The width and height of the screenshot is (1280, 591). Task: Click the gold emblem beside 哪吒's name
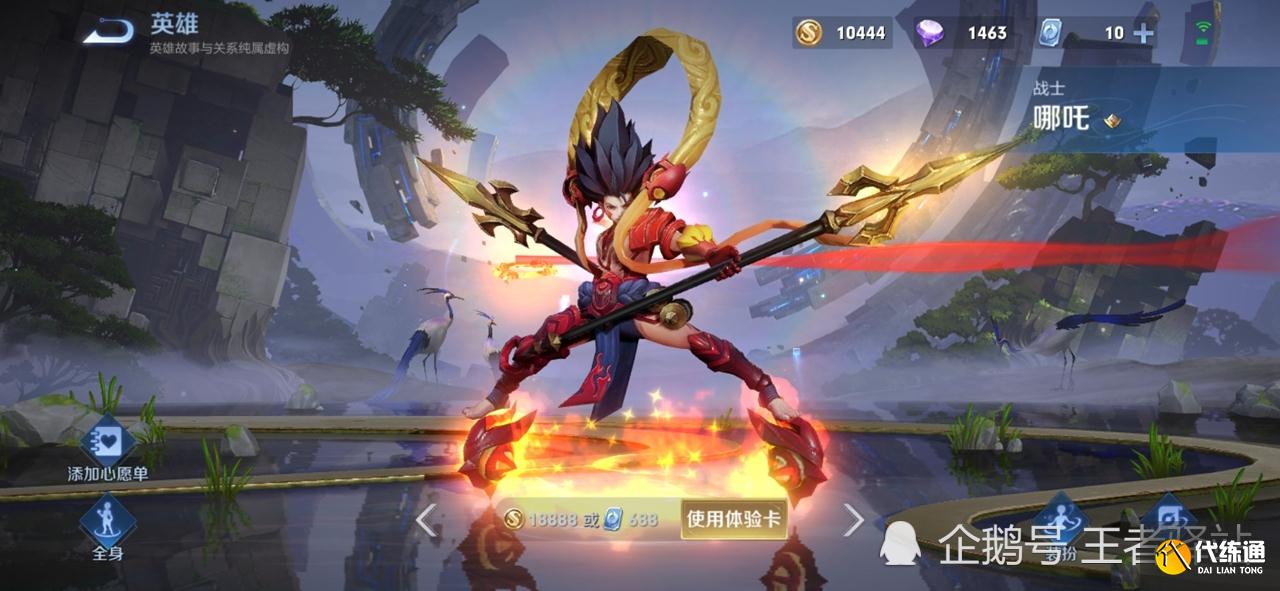coord(1111,122)
